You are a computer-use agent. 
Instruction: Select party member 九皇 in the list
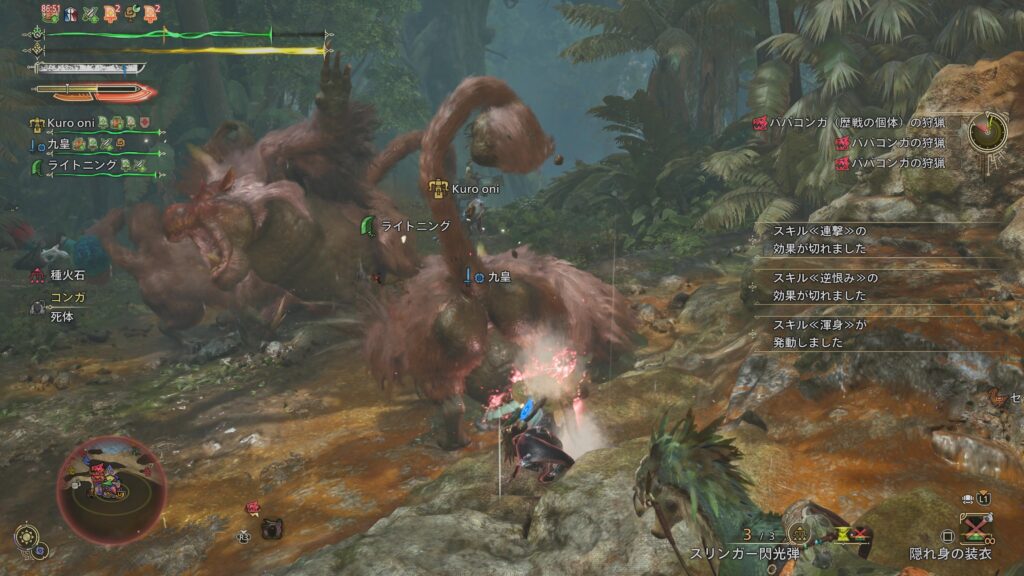58,144
